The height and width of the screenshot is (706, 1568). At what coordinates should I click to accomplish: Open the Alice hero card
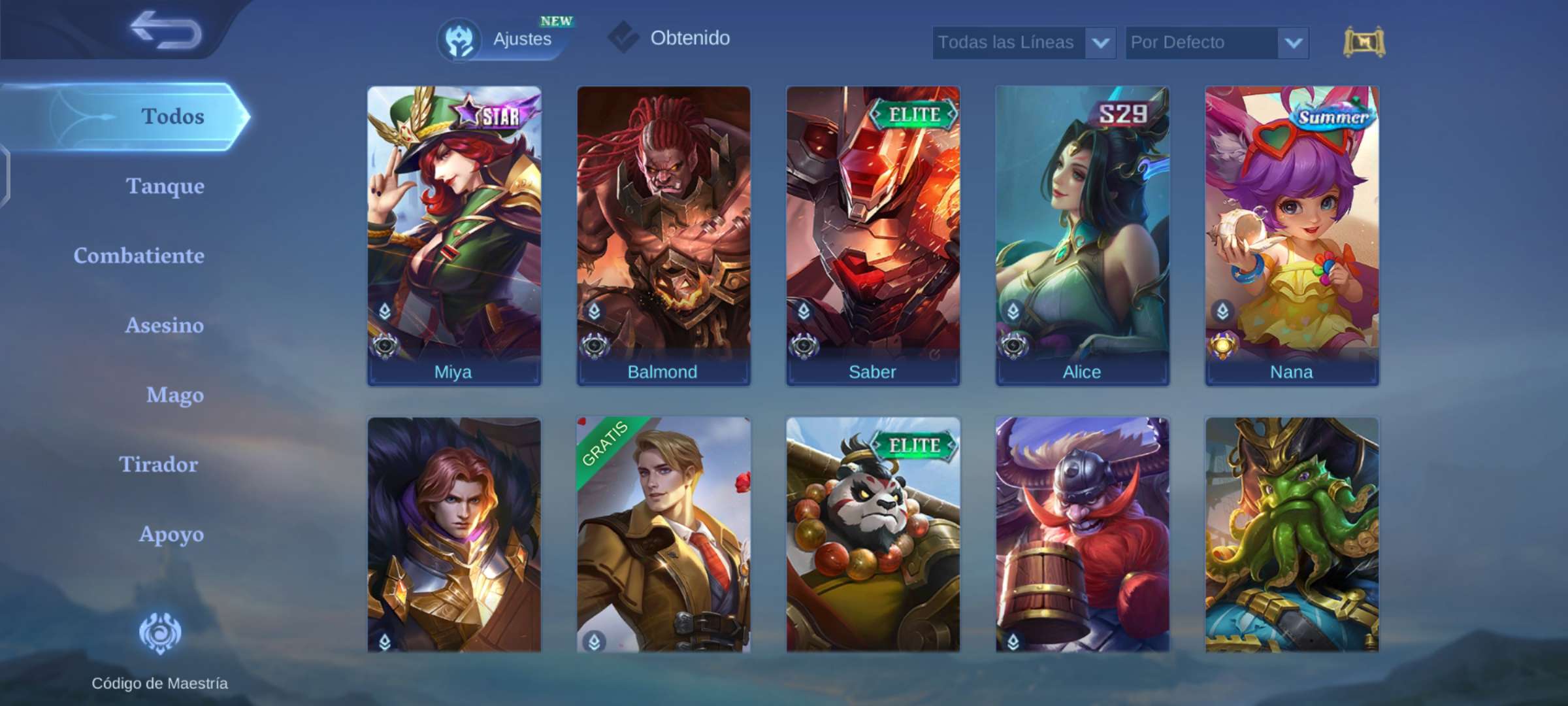pyautogui.click(x=1082, y=235)
